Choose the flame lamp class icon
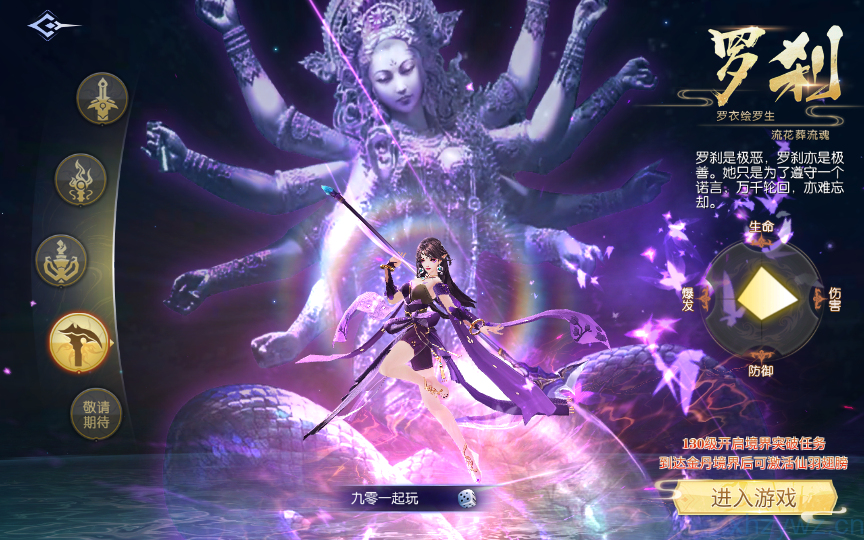This screenshot has width=864, height=540. pos(81,179)
